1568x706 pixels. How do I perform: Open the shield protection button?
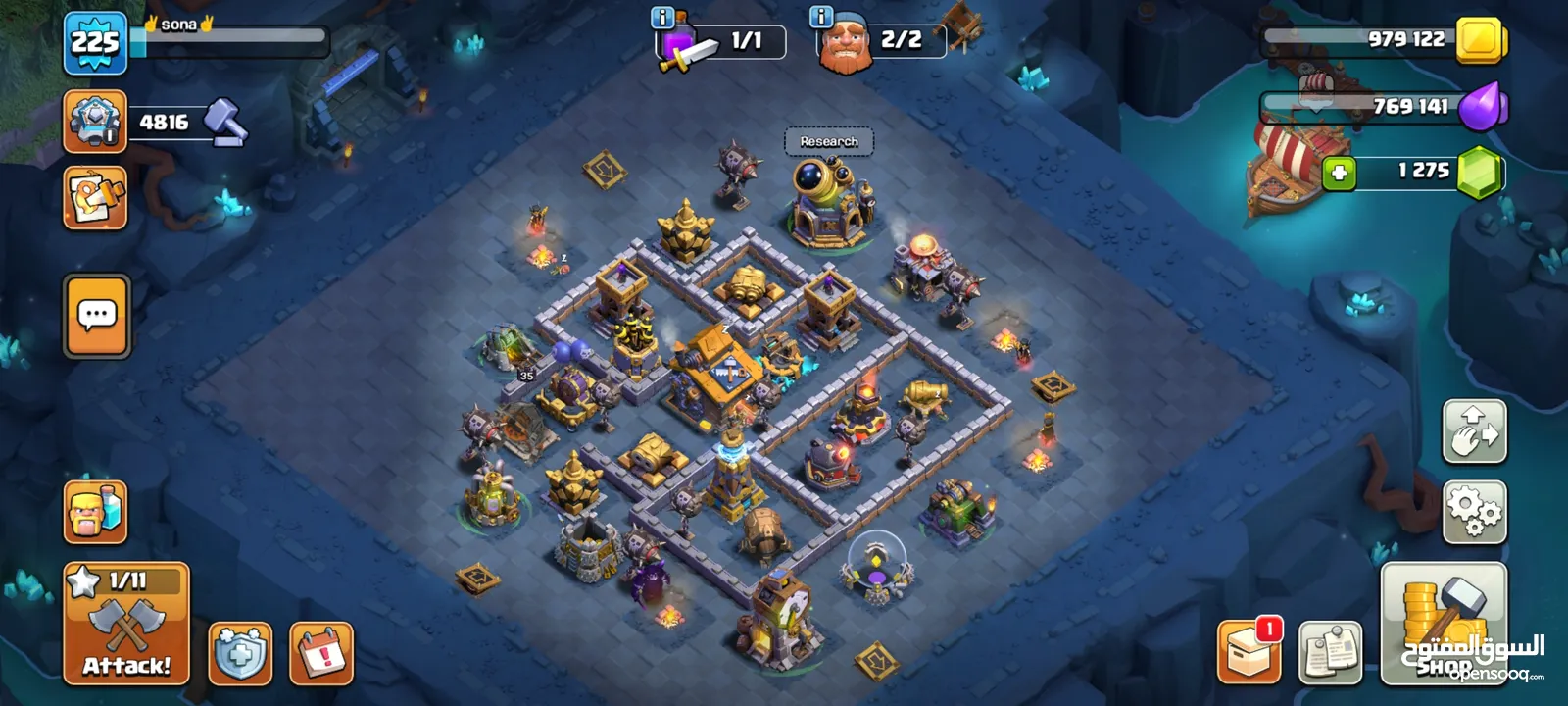pos(240,653)
